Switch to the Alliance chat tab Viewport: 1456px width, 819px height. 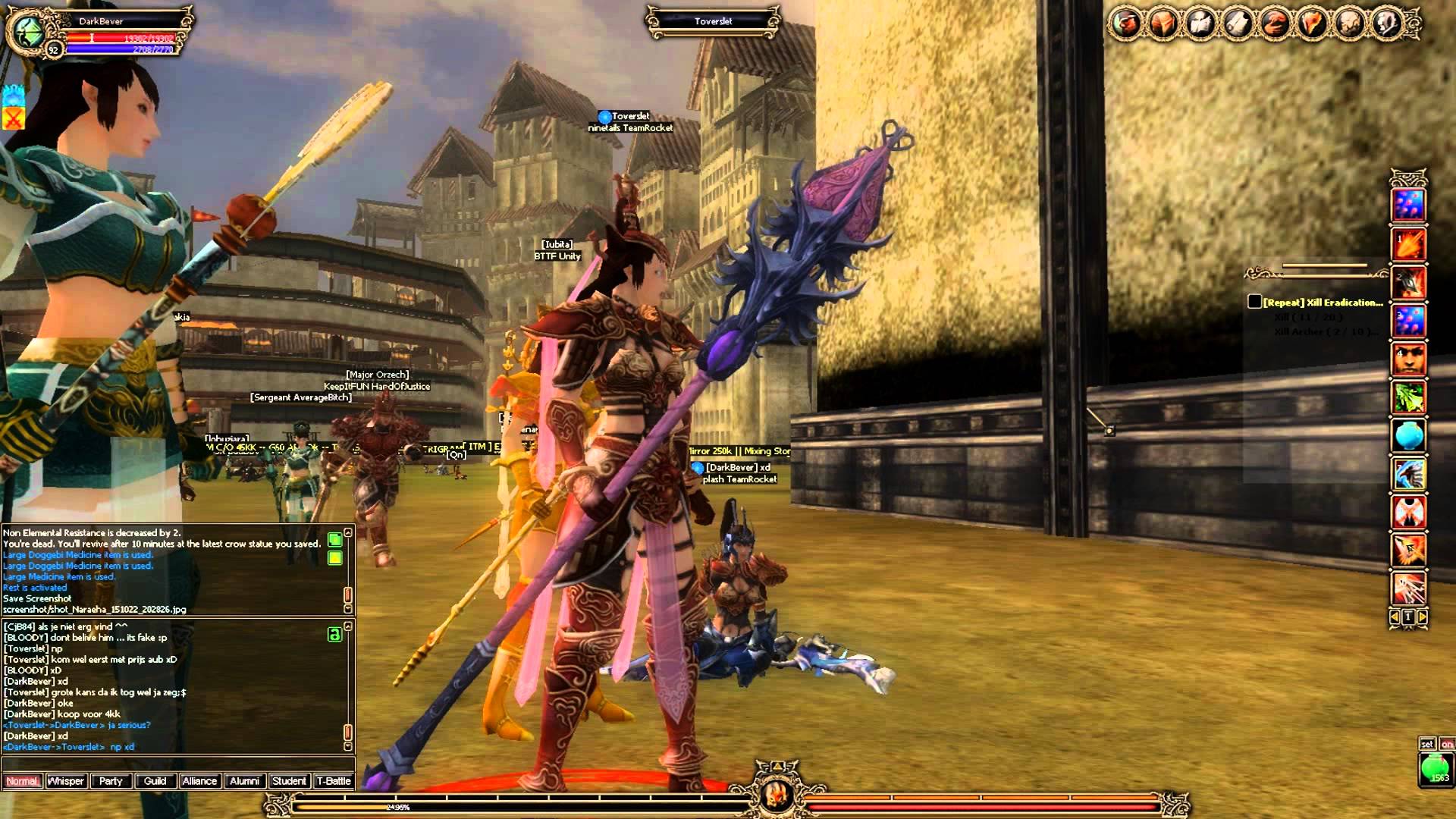click(199, 781)
